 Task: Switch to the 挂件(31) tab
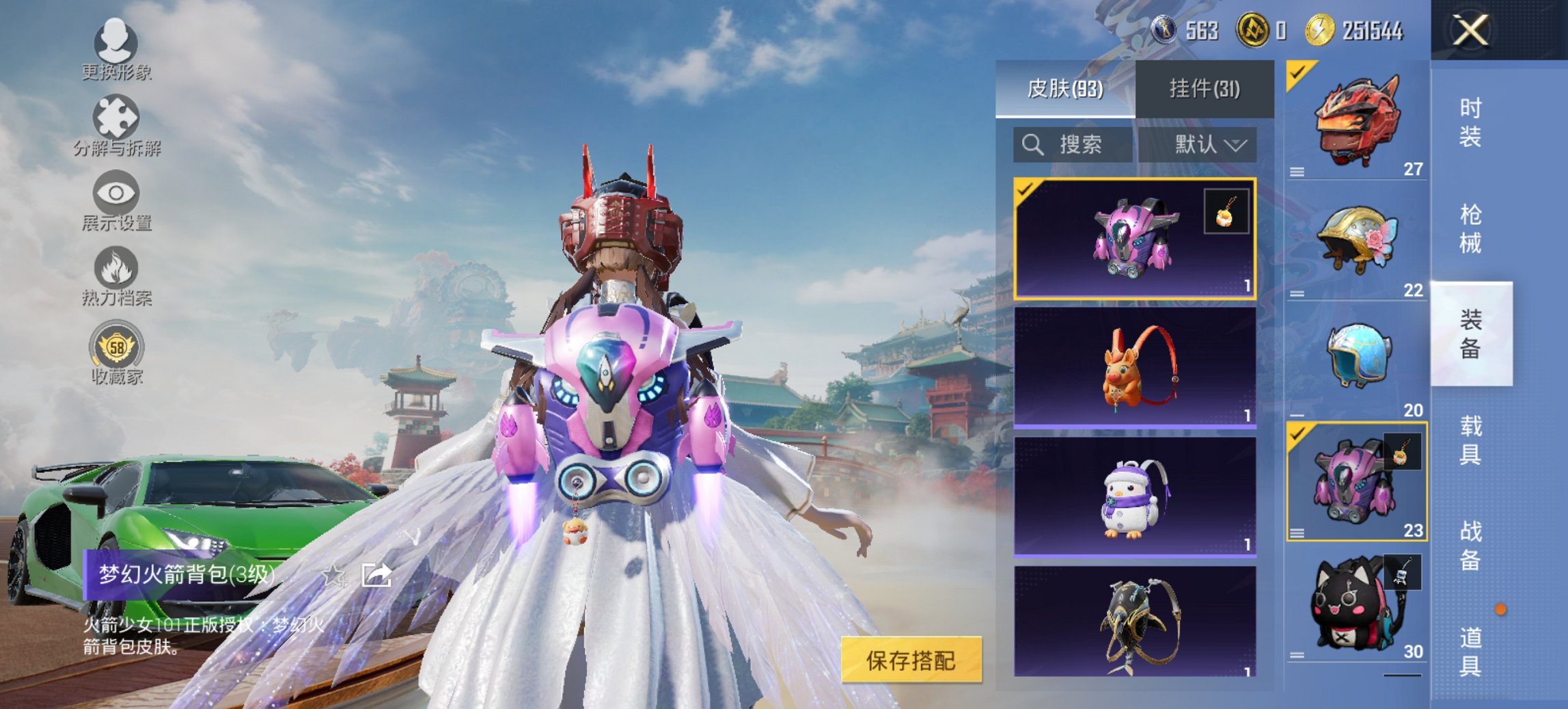click(1208, 89)
